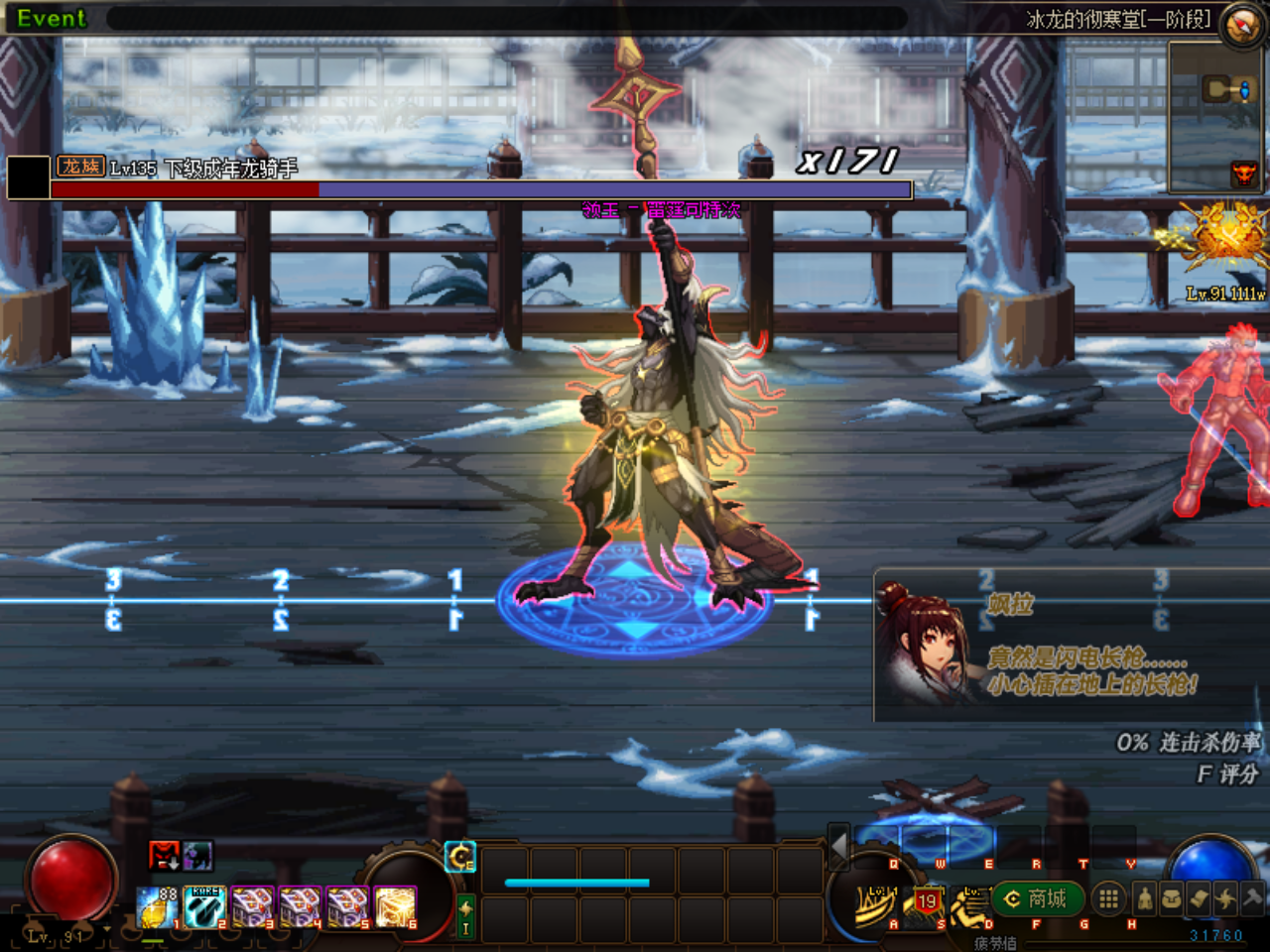Open the purple treasure chest in quickslot 3
The width and height of the screenshot is (1270, 952).
coord(252,906)
